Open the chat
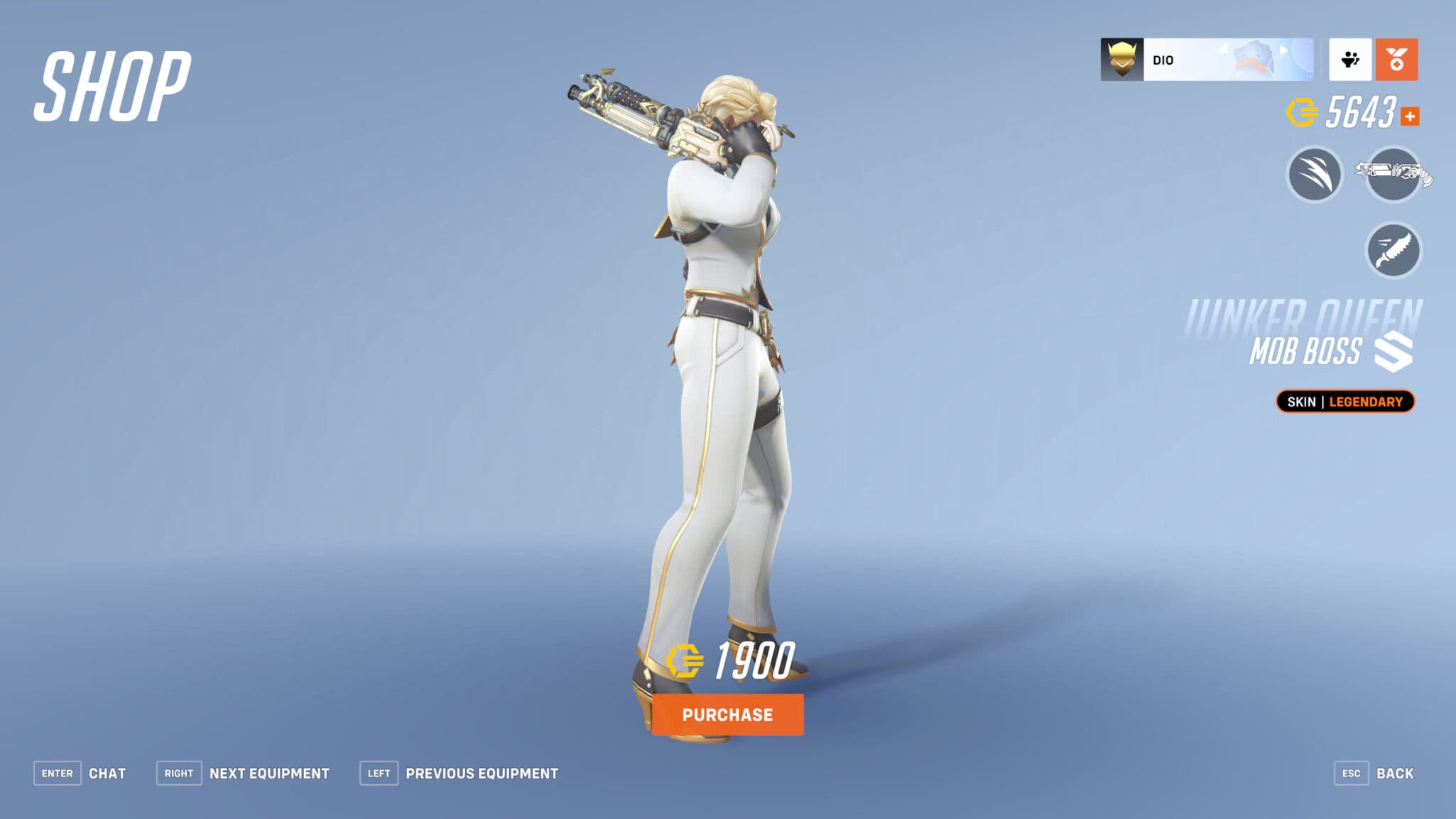This screenshot has width=1456, height=819. pos(108,773)
